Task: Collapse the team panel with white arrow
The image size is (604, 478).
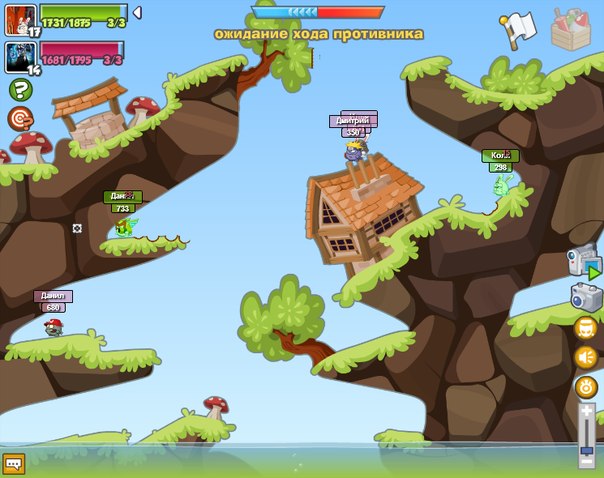Action: 137,12
